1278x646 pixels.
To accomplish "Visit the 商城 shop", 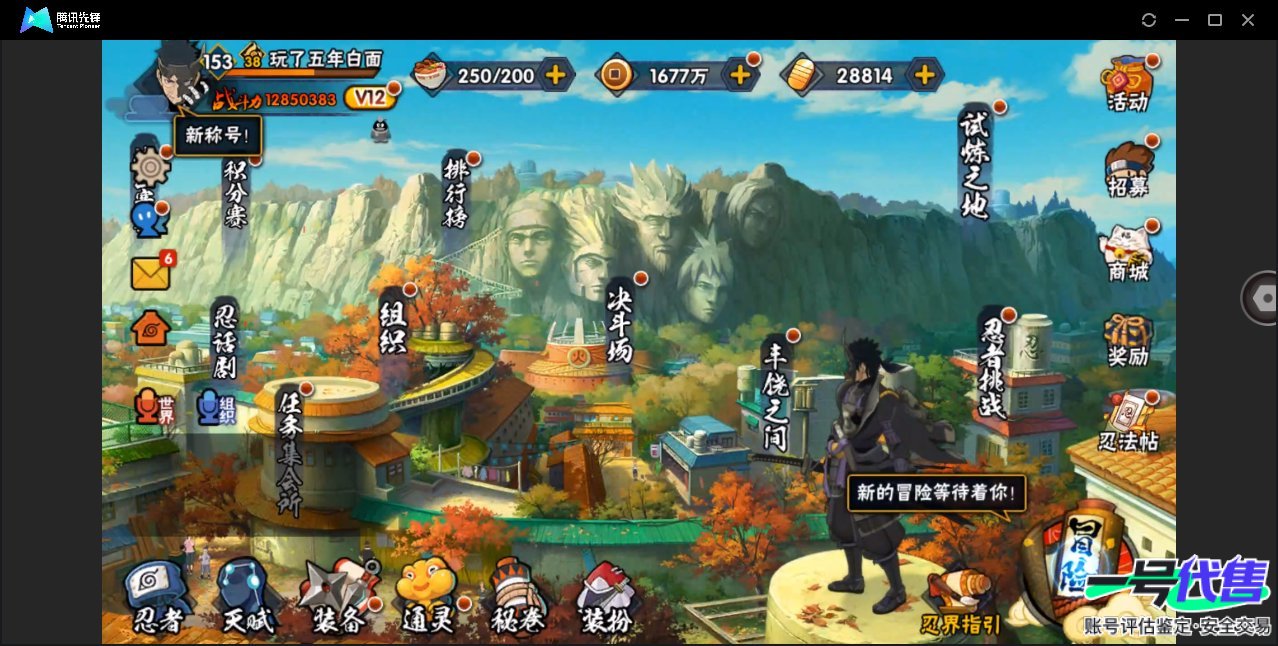I will pos(1127,254).
